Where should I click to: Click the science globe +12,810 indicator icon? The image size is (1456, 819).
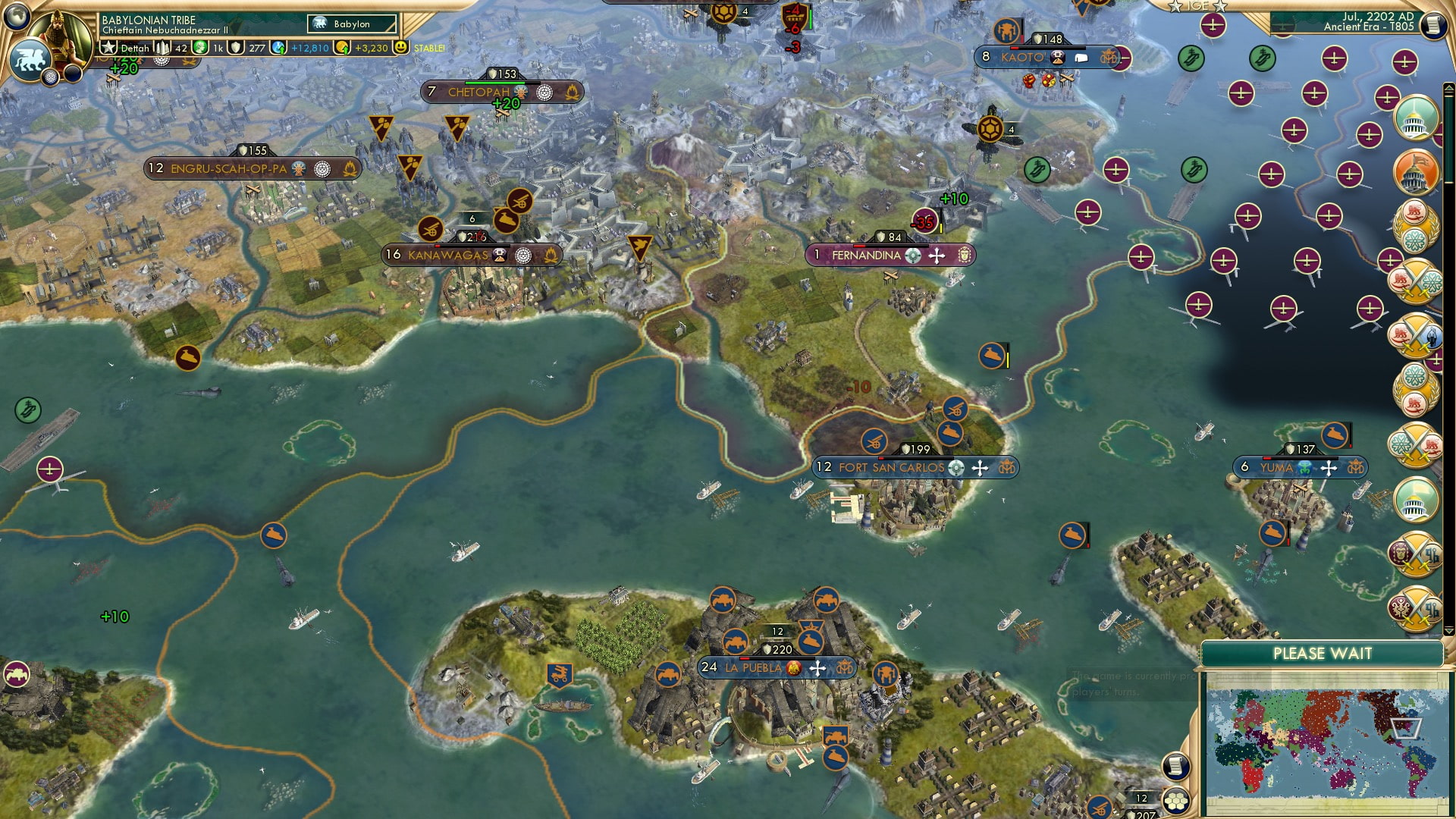tap(277, 48)
